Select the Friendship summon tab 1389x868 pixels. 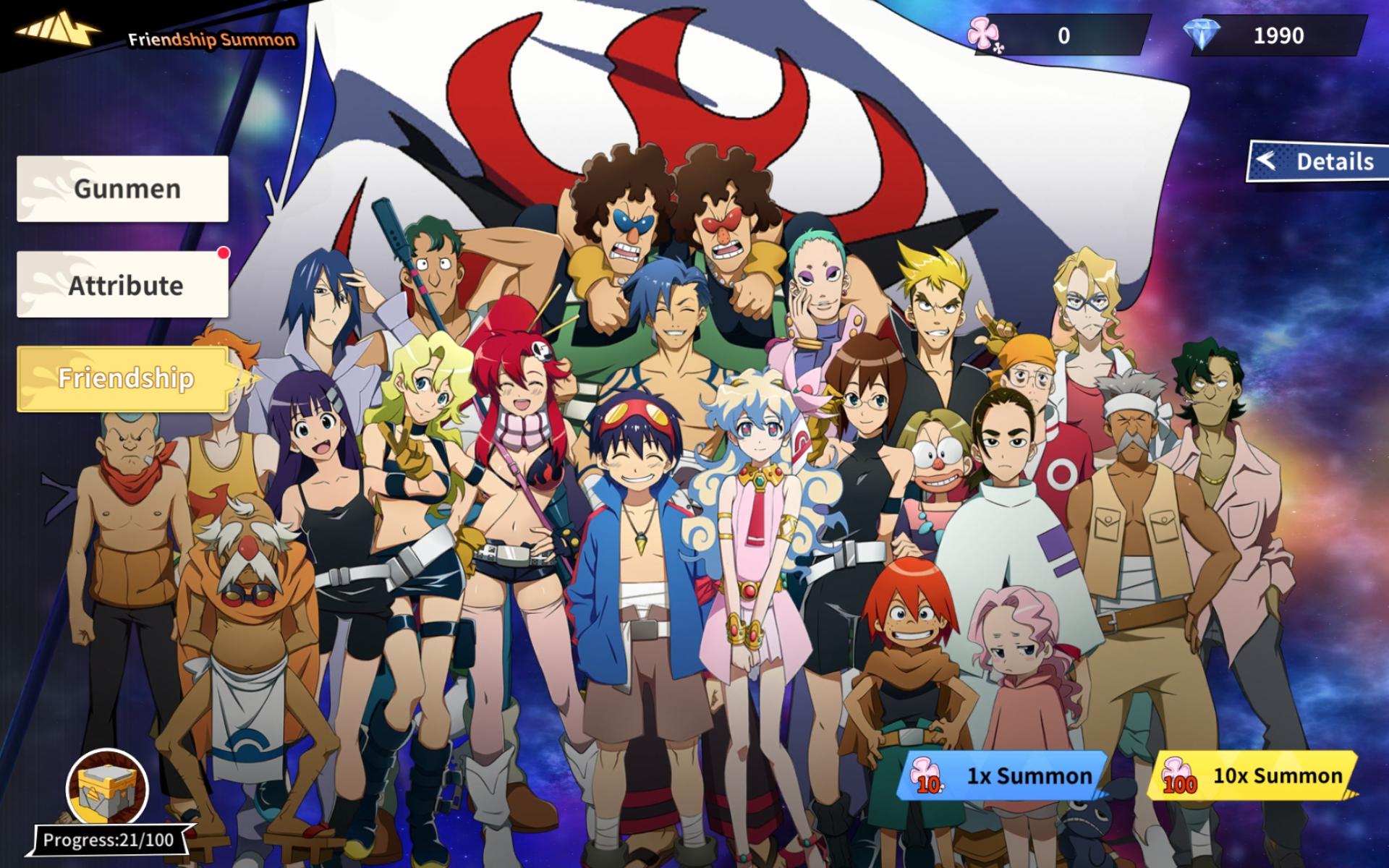click(x=124, y=378)
